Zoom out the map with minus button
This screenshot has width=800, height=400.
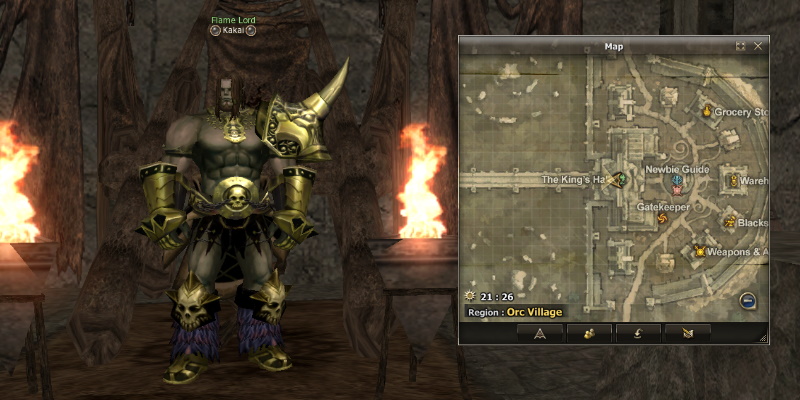click(x=747, y=300)
